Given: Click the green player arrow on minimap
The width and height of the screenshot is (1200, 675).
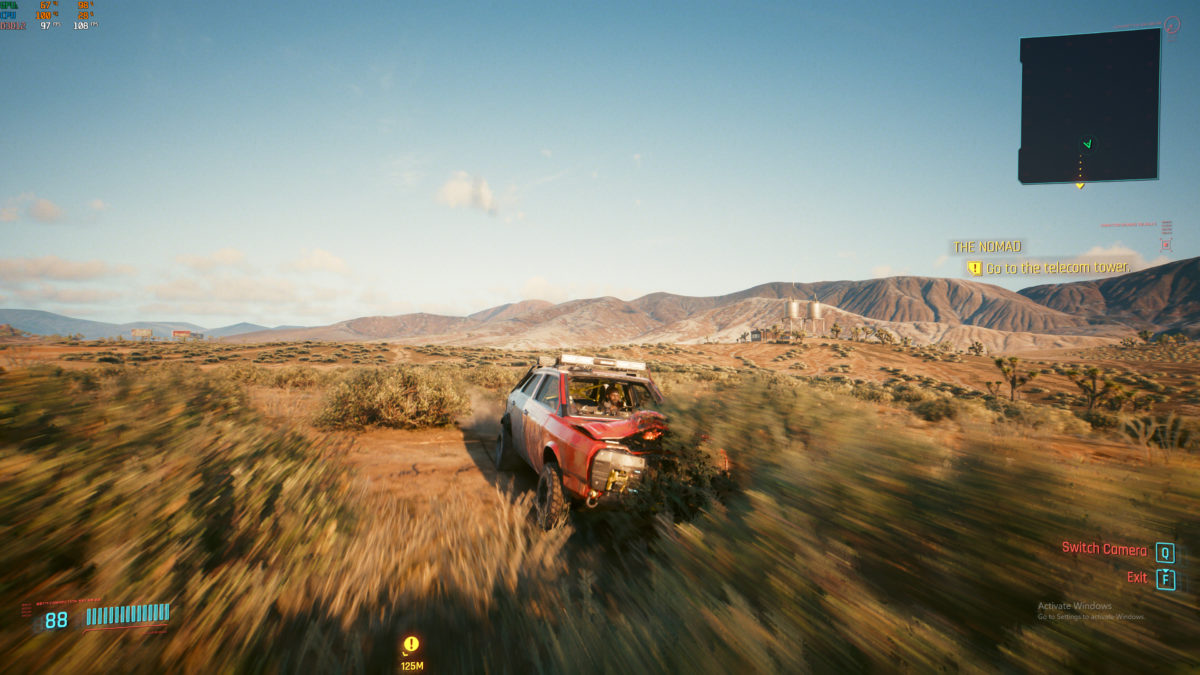Looking at the screenshot, I should pyautogui.click(x=1088, y=143).
